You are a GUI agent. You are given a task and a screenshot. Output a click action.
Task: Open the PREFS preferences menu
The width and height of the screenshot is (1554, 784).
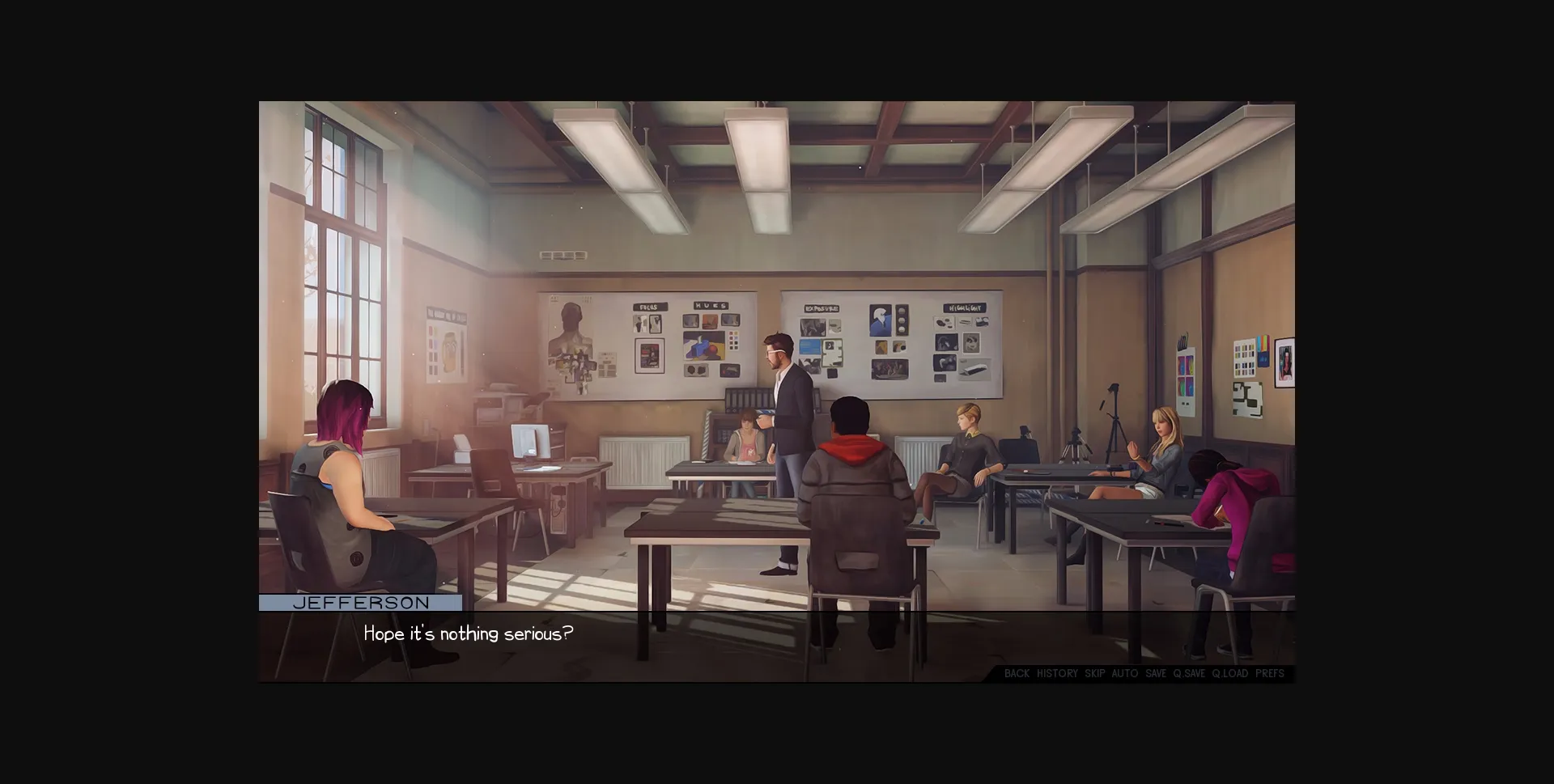1268,673
